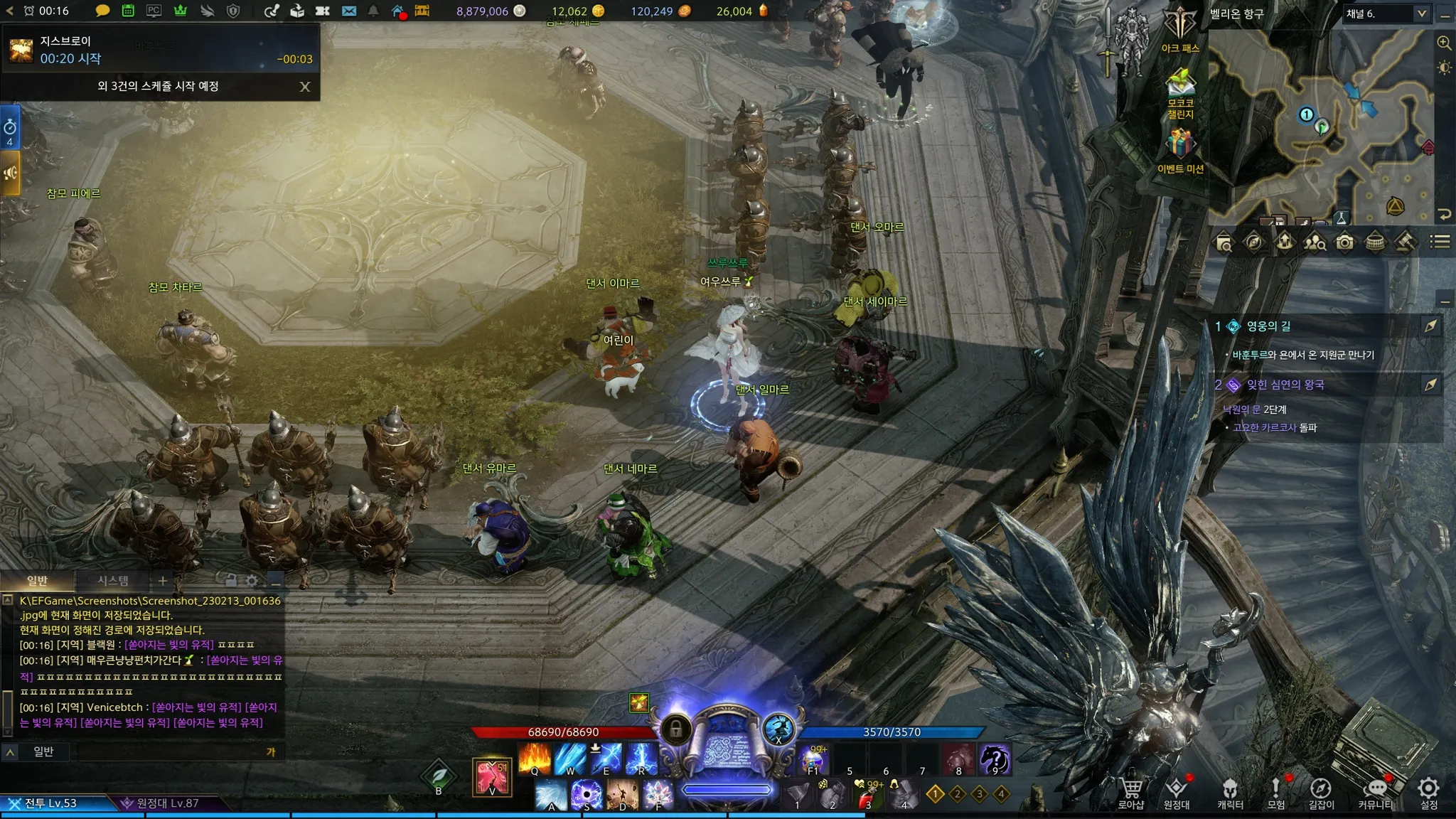Click the camera screenshot icon below minimap
This screenshot has width=1456, height=819.
click(x=1344, y=242)
